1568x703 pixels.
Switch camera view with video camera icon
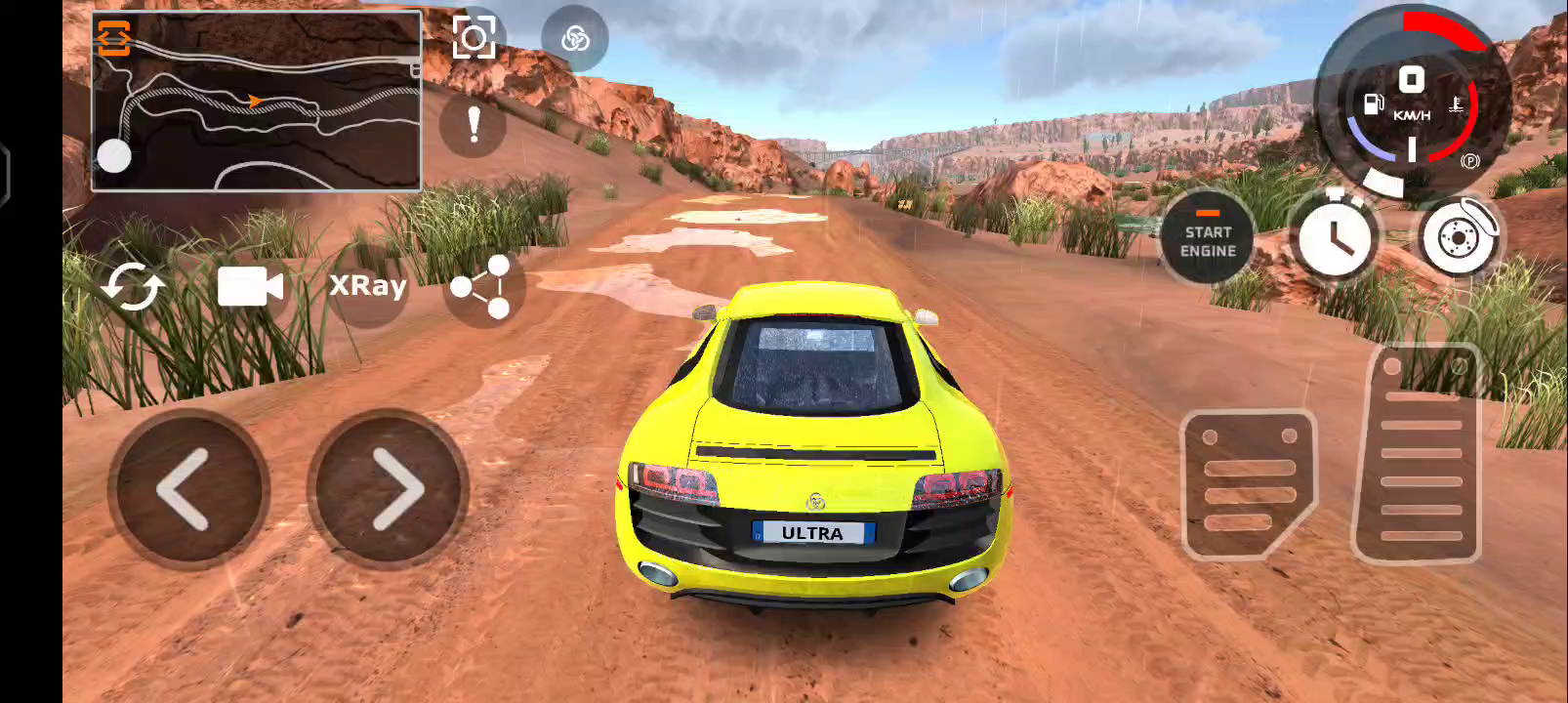pos(250,286)
